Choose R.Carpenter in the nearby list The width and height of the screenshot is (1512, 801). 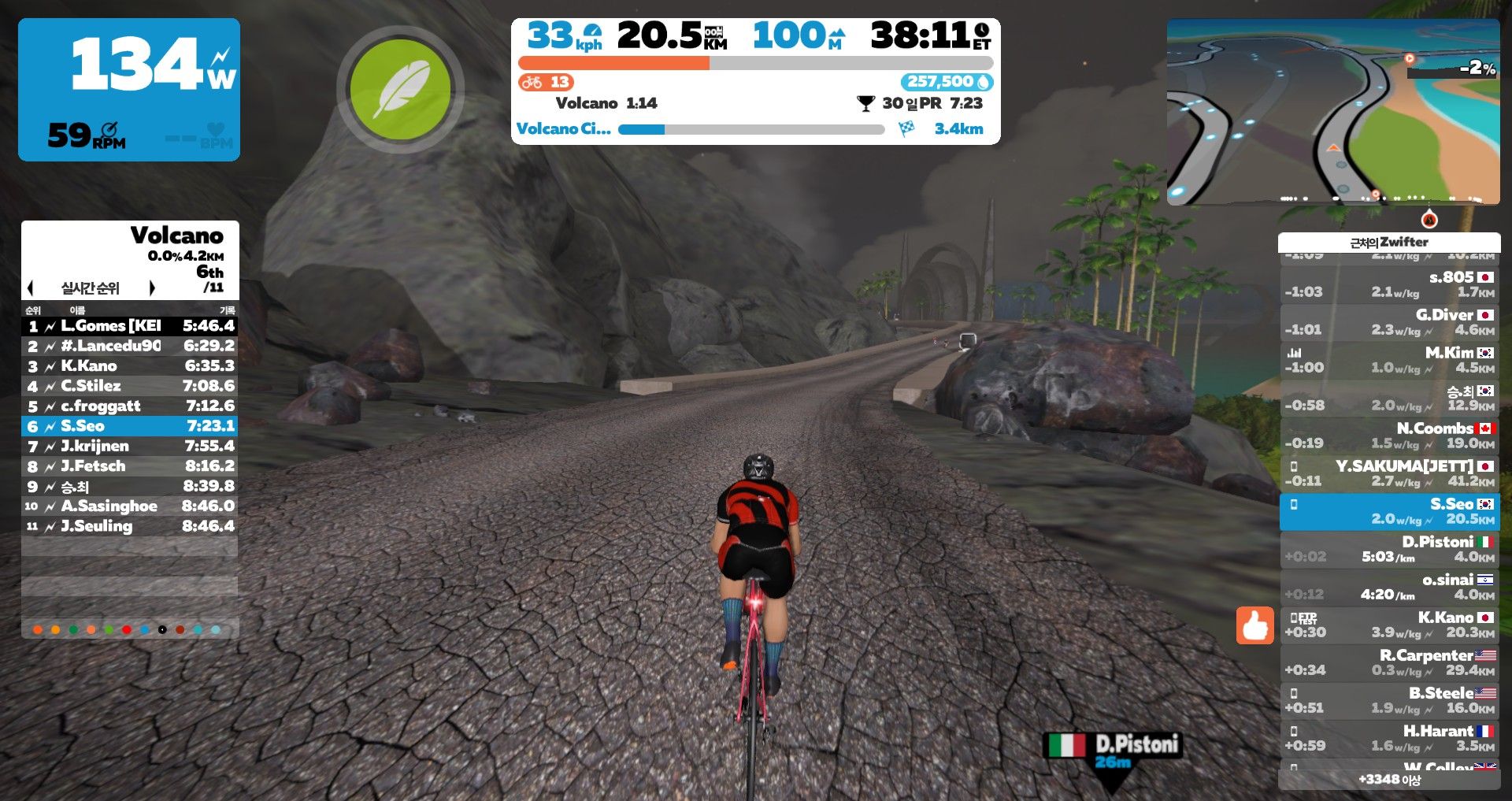1389,662
